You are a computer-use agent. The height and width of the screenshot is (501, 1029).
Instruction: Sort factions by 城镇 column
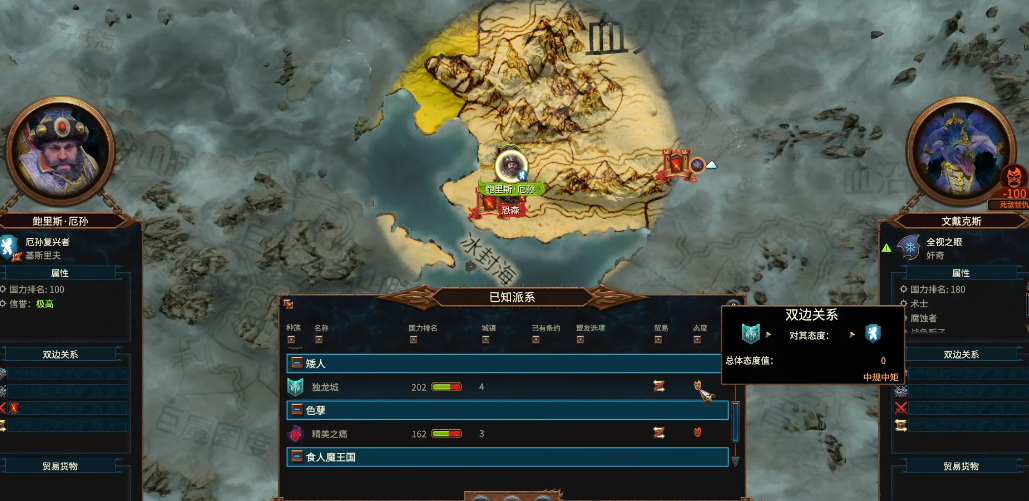point(485,339)
